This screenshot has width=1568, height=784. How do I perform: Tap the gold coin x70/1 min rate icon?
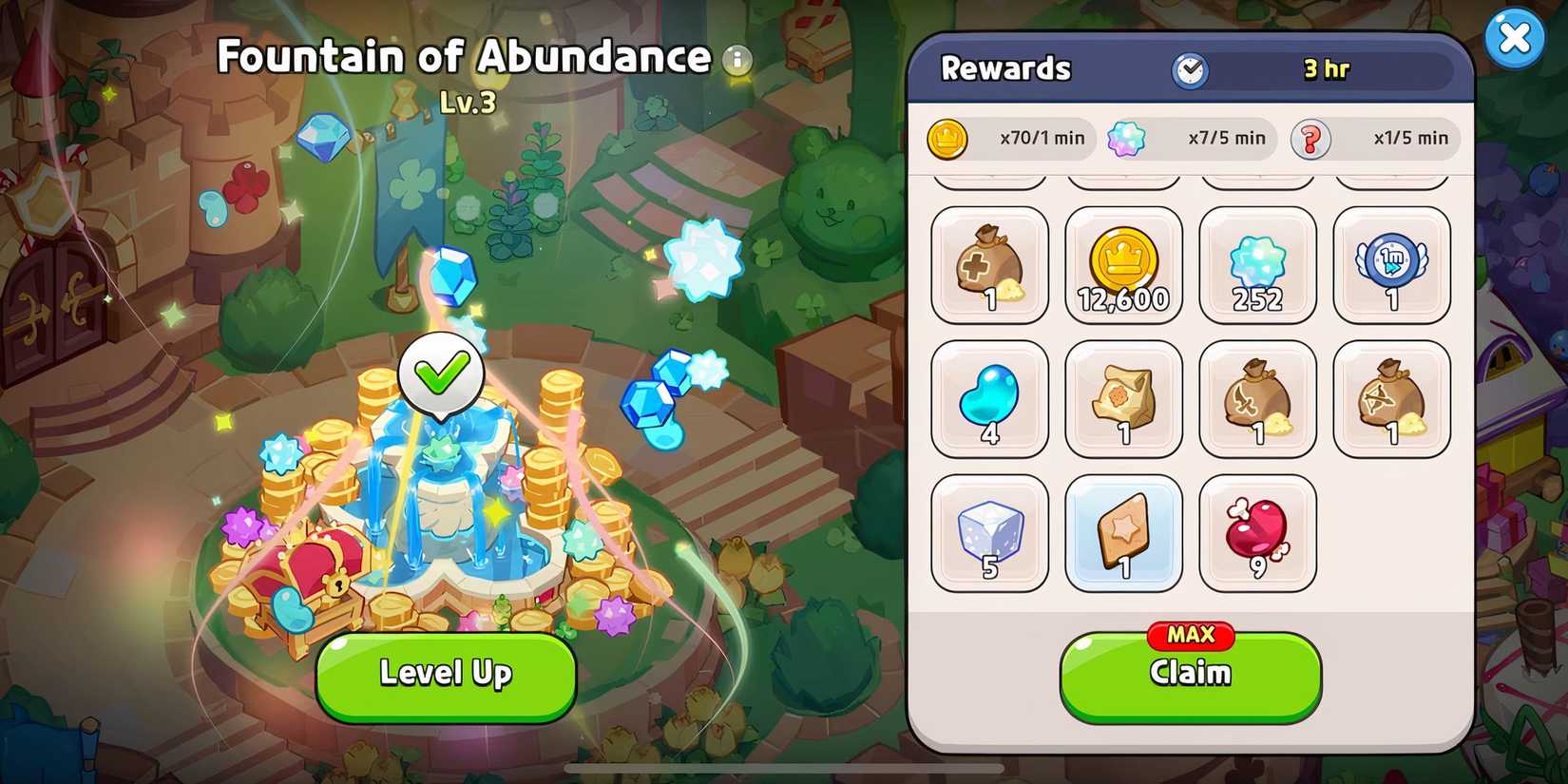point(947,138)
